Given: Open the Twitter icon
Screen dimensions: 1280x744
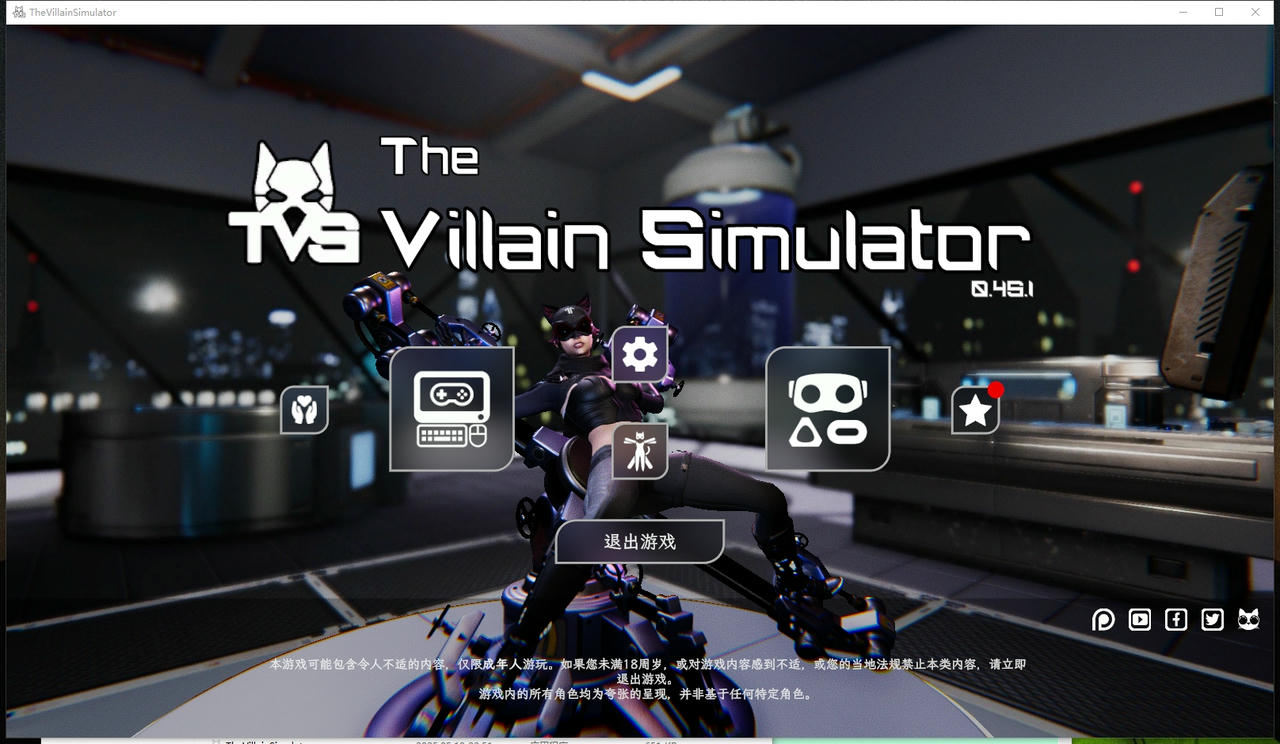Looking at the screenshot, I should (1212, 620).
